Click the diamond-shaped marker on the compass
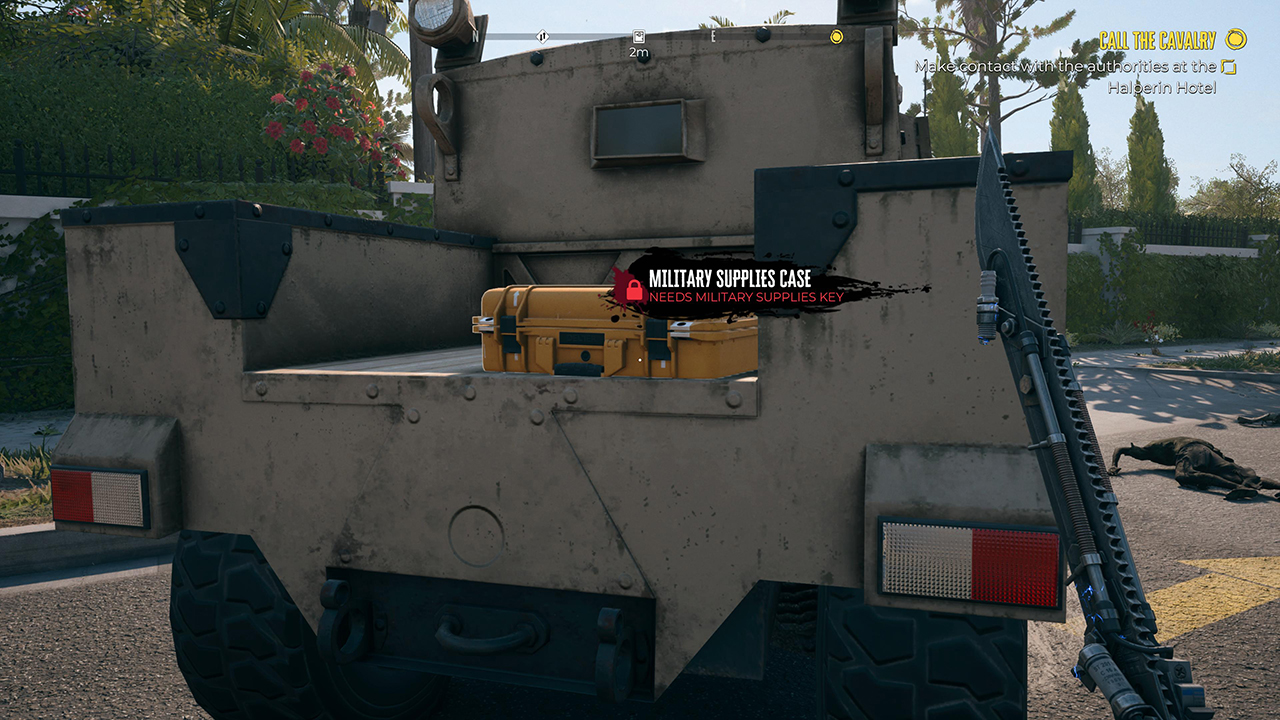The width and height of the screenshot is (1280, 720). [x=542, y=37]
